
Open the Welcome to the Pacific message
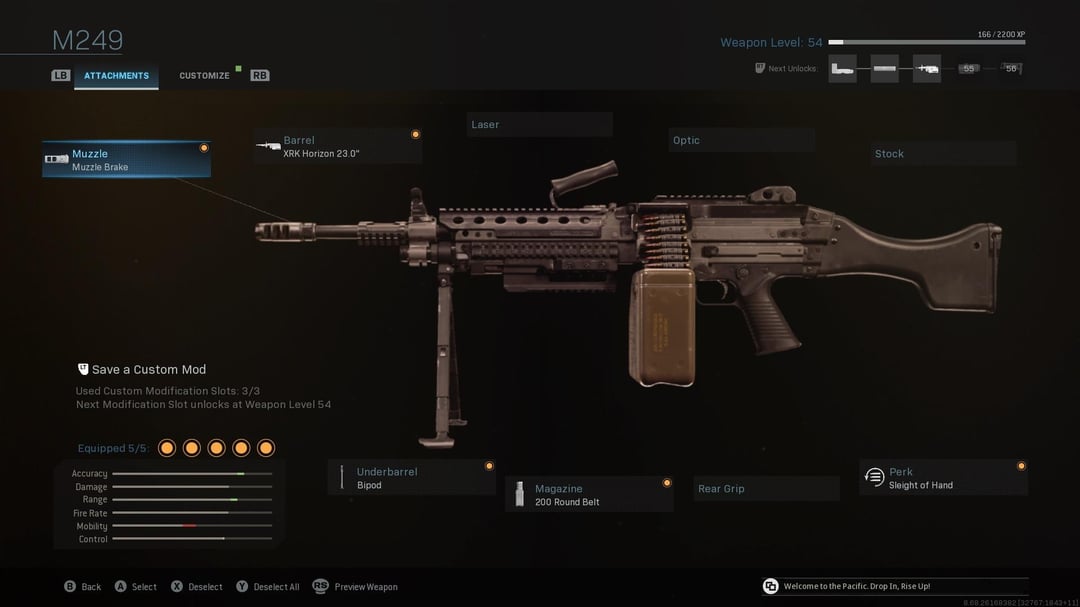pos(856,586)
